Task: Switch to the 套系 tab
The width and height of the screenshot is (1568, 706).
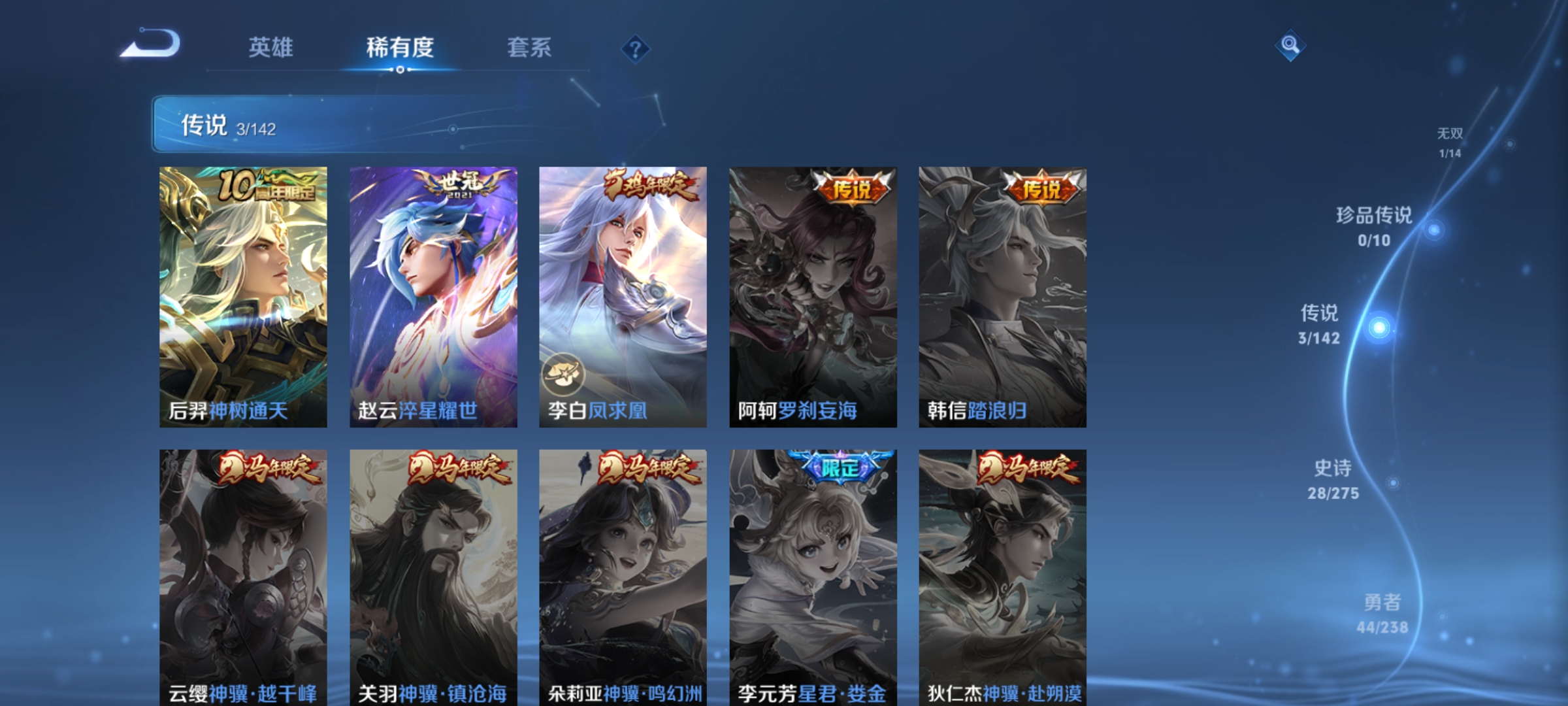Action: point(531,47)
